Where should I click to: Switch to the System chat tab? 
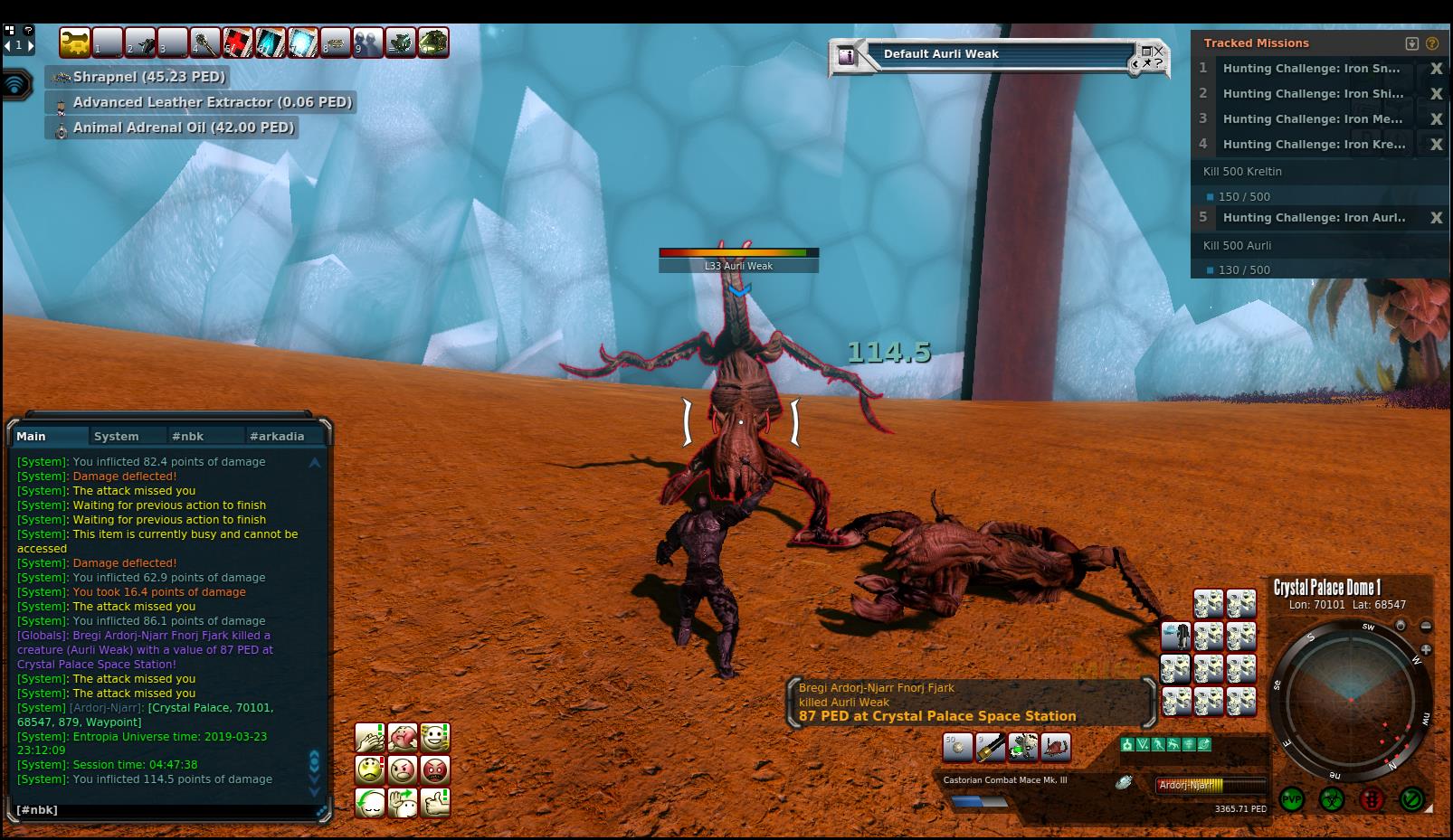tap(117, 436)
